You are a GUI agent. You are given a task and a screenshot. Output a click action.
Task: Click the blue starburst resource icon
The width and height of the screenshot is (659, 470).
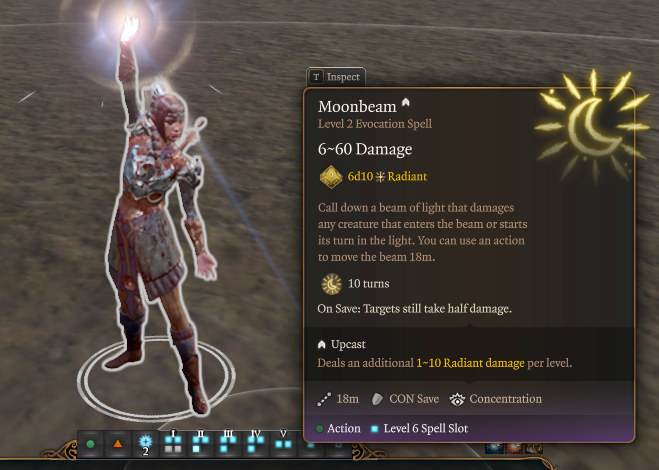click(x=145, y=443)
